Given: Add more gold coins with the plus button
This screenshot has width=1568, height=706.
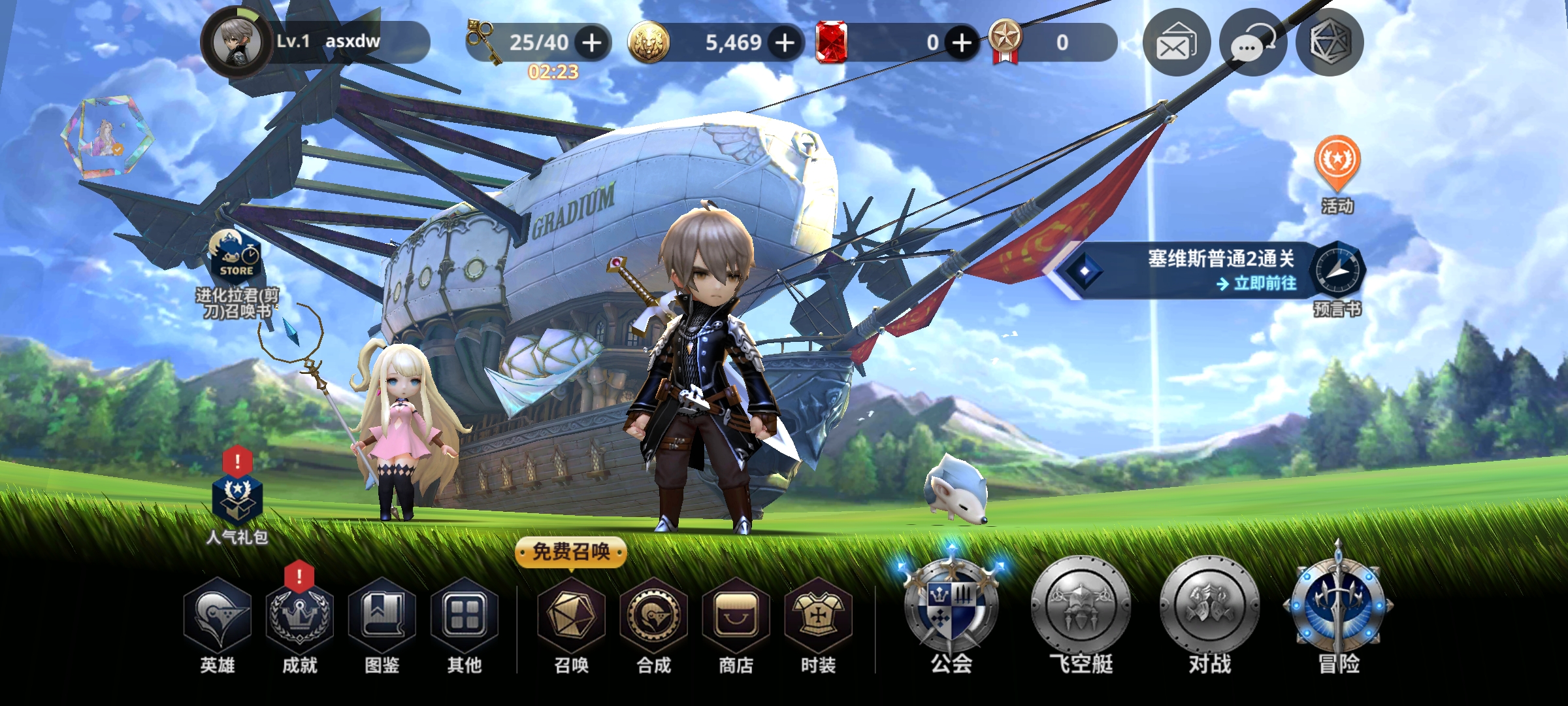Looking at the screenshot, I should point(785,43).
